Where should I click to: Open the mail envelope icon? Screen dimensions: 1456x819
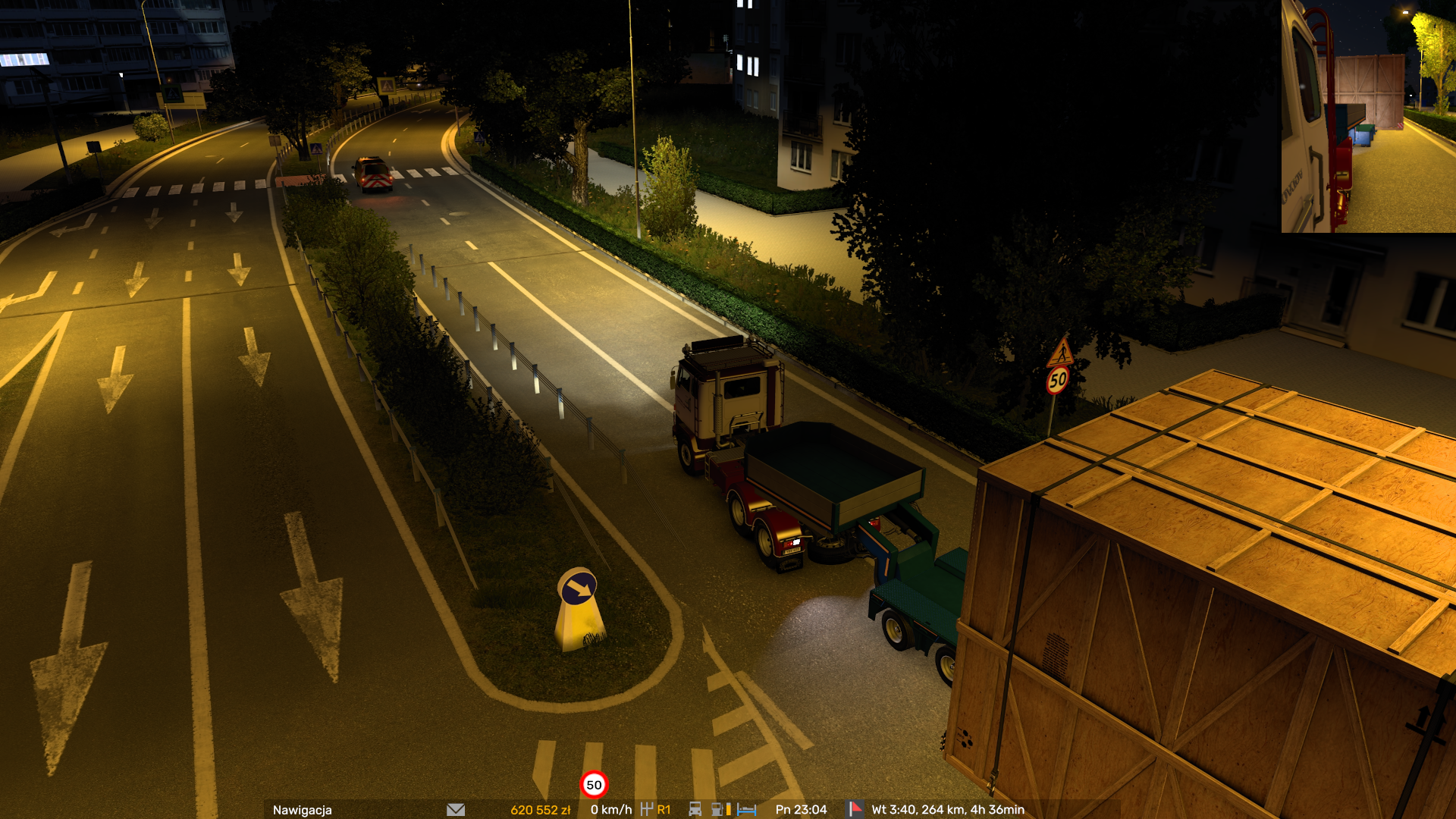pos(456,810)
